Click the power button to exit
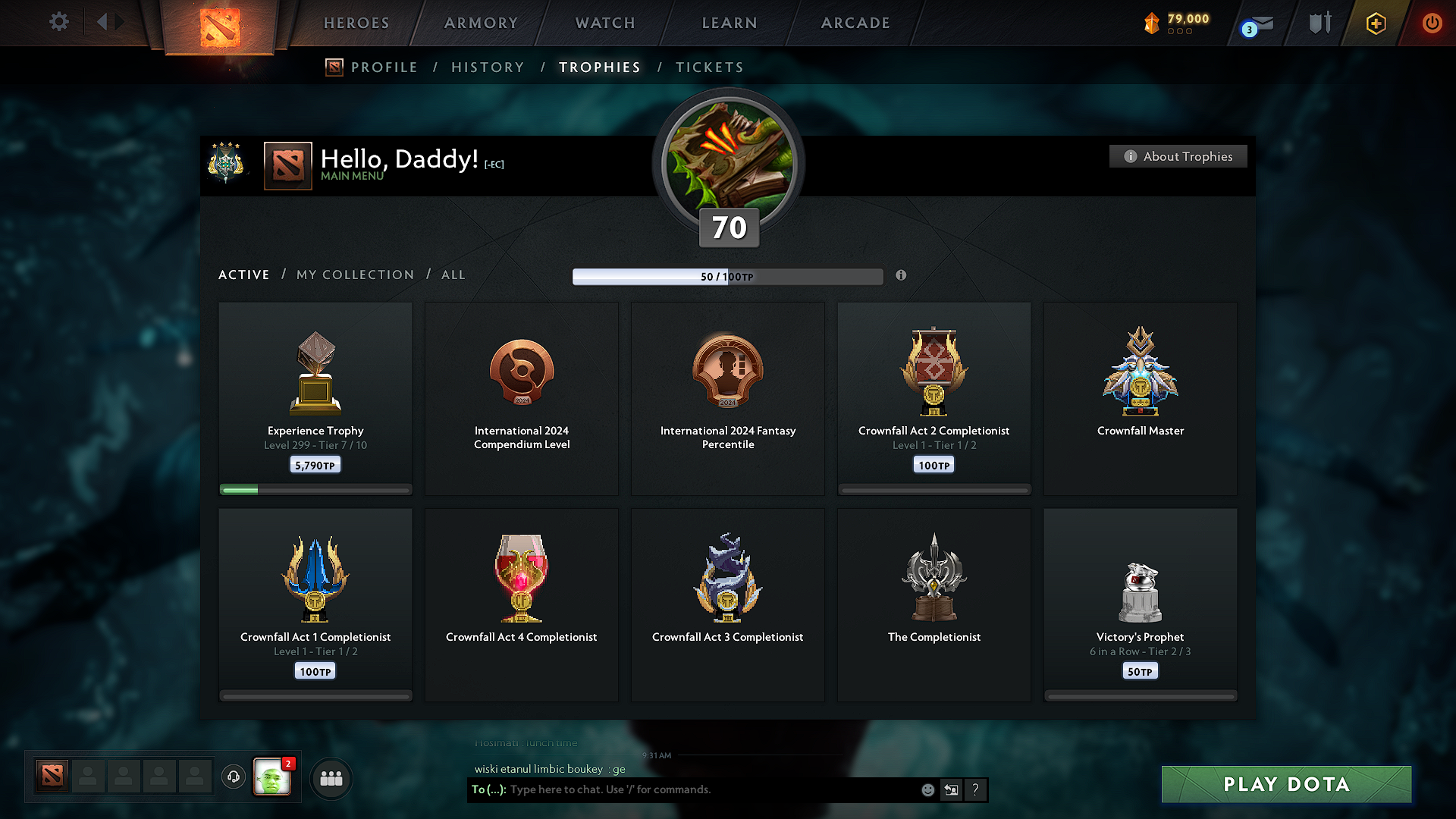1456x819 pixels. click(1432, 24)
